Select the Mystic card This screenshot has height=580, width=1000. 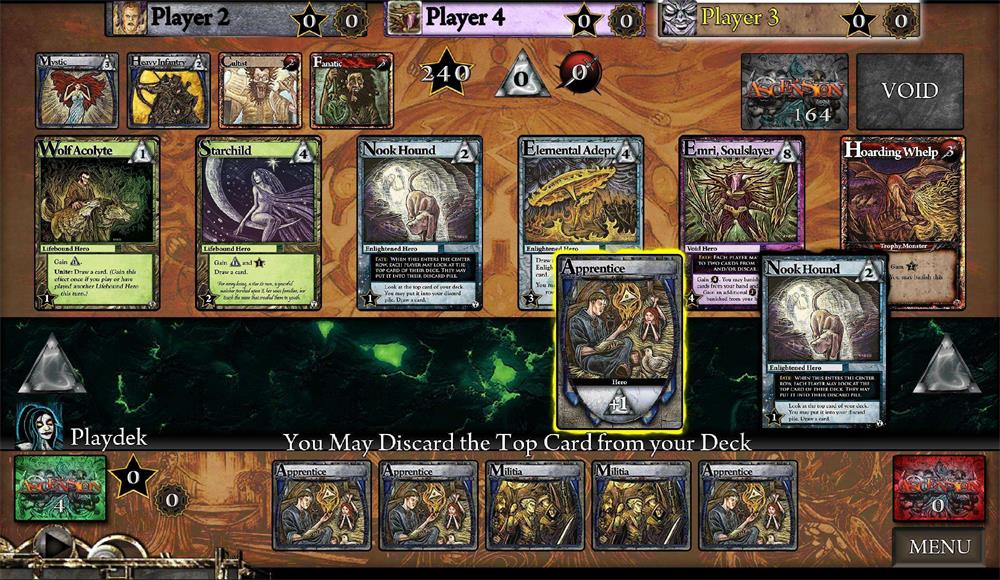[x=77, y=91]
